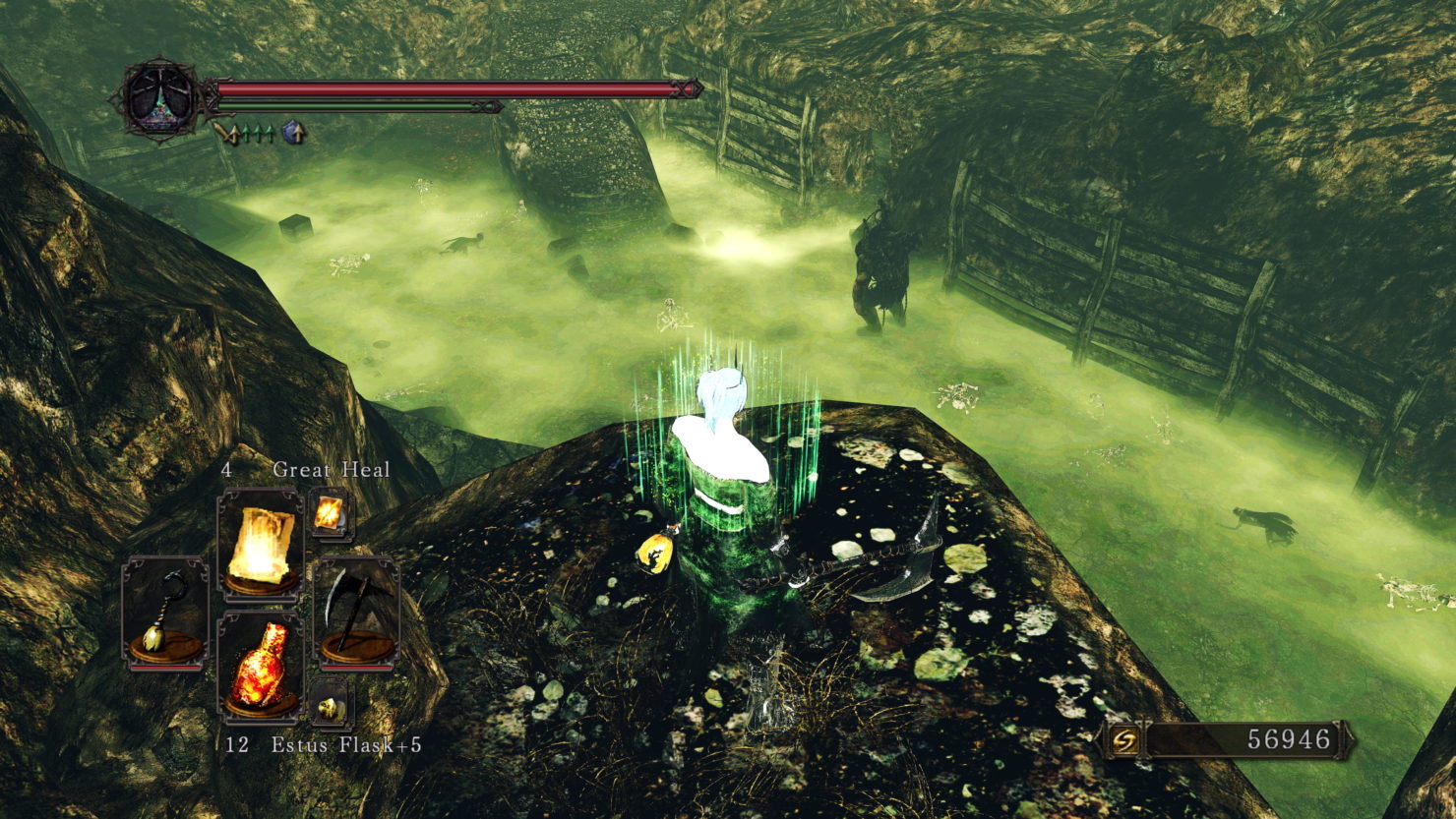
Task: Select the Great Heal spell name label
Action: pos(332,469)
